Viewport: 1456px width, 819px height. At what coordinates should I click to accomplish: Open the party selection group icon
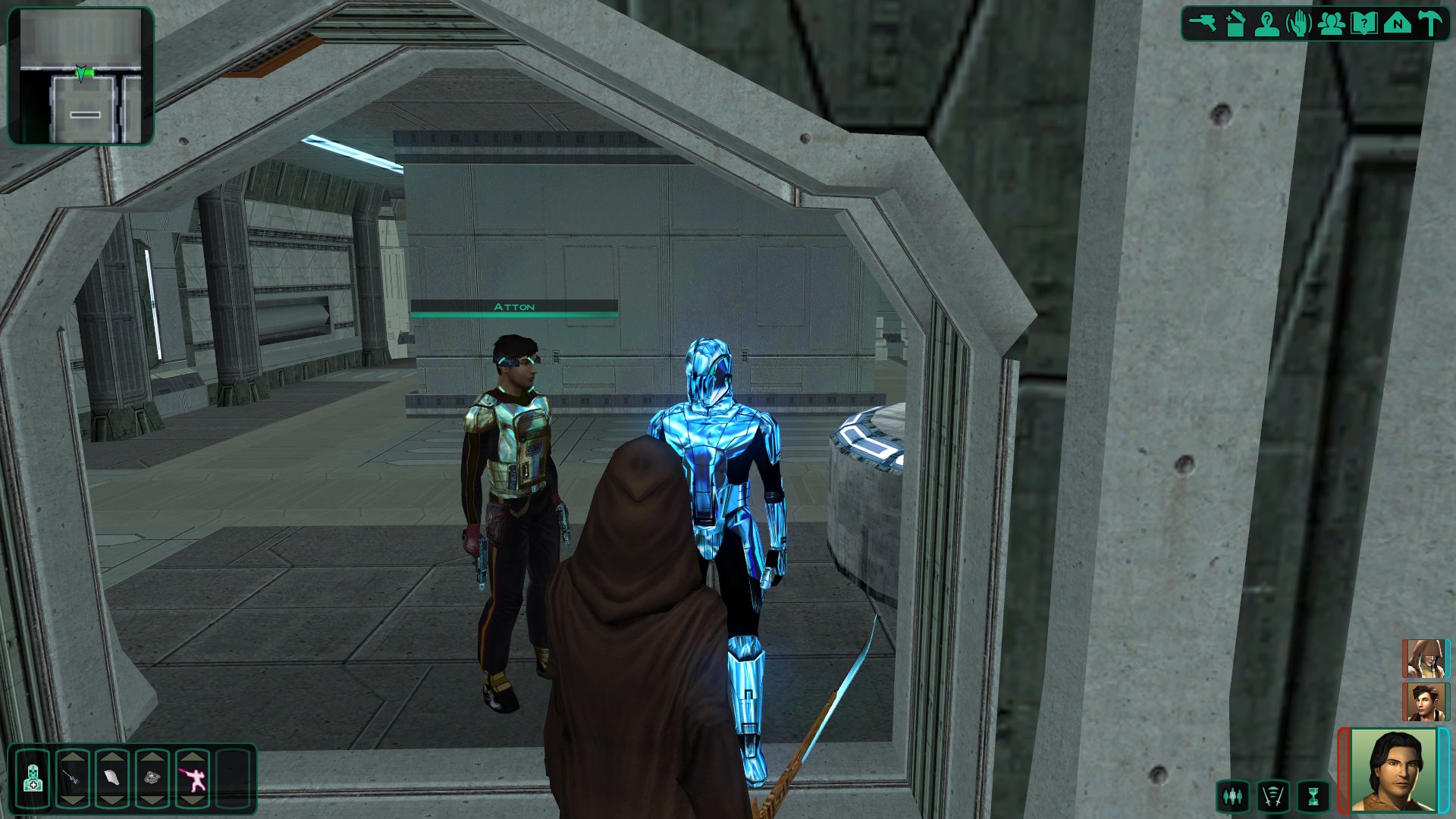[1332, 24]
